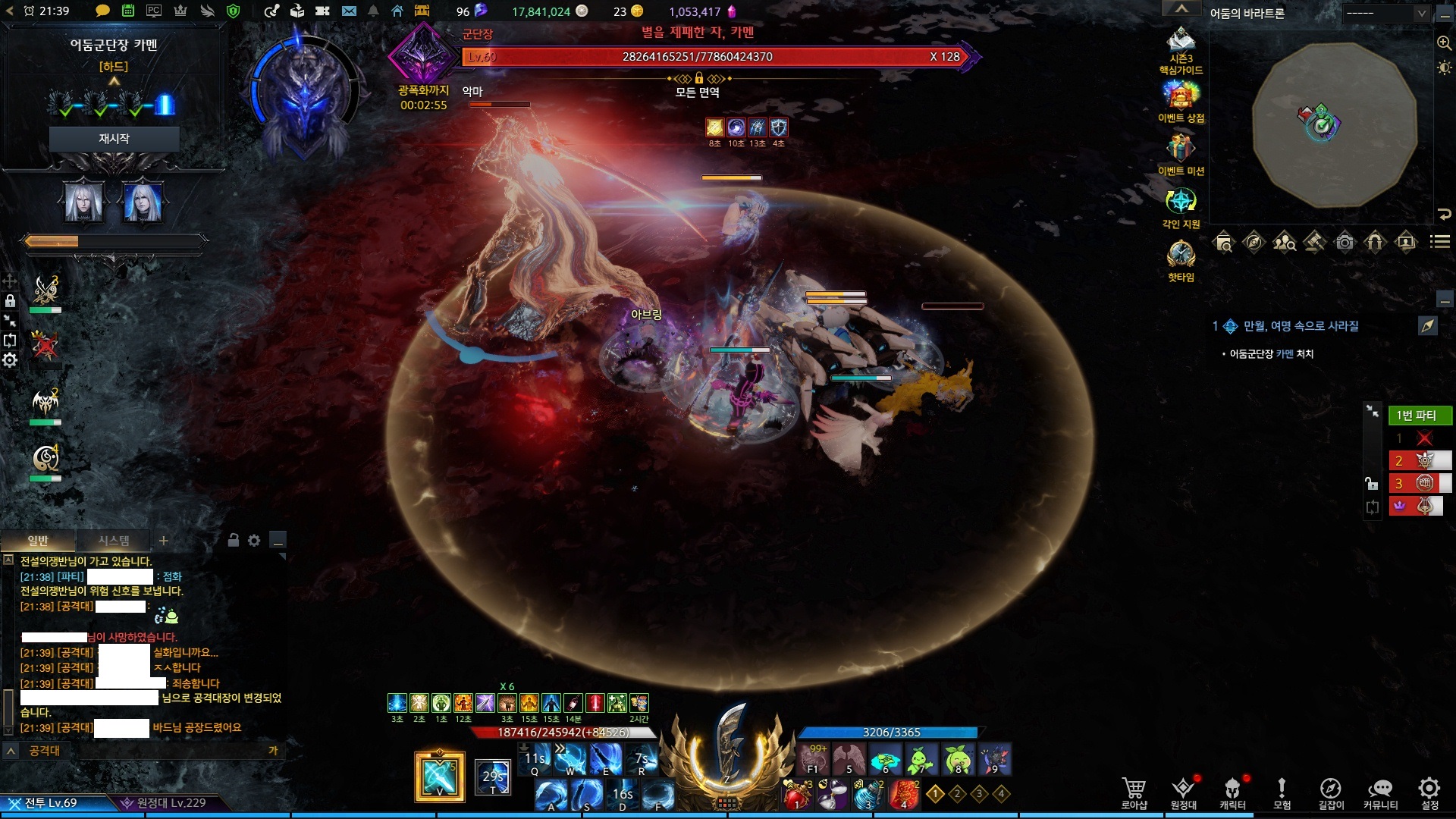Click the minimap of 어둠의 바라트론

(1333, 125)
